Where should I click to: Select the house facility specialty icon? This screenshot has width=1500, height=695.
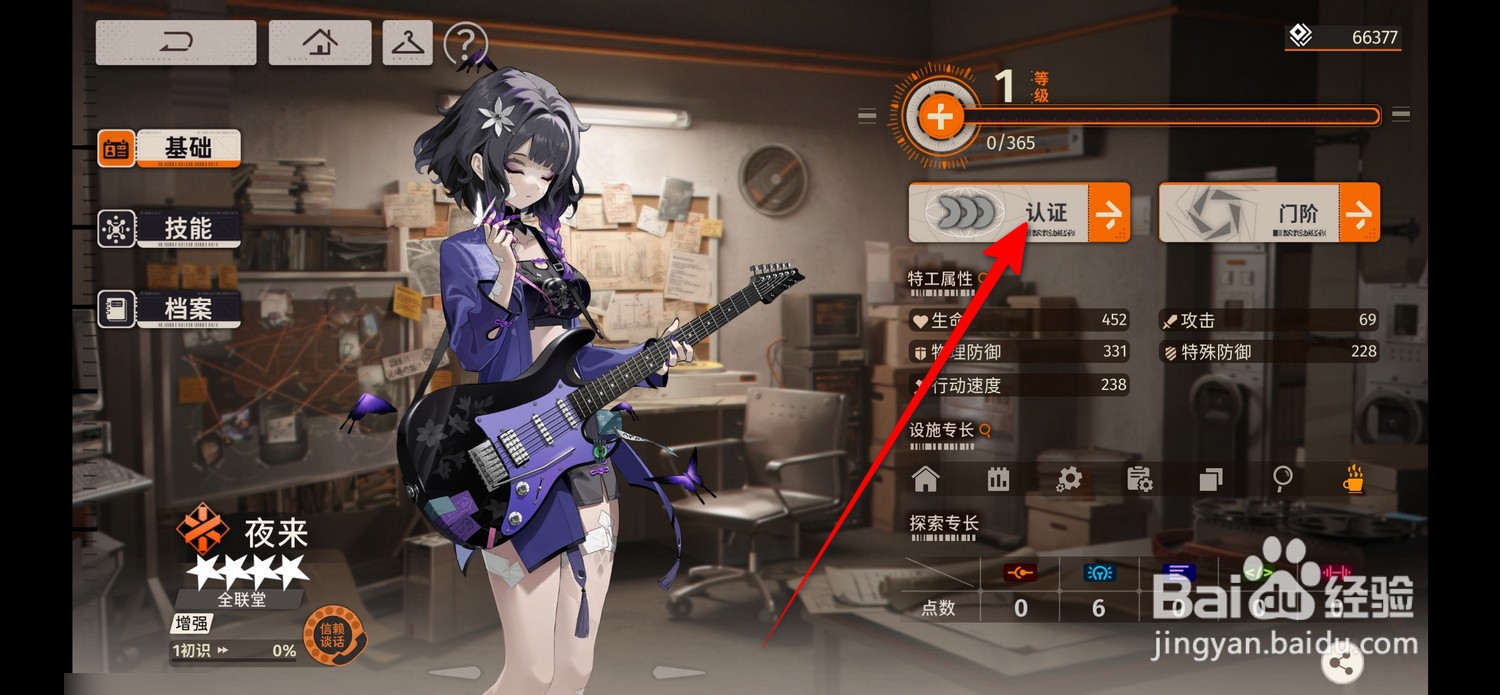926,479
